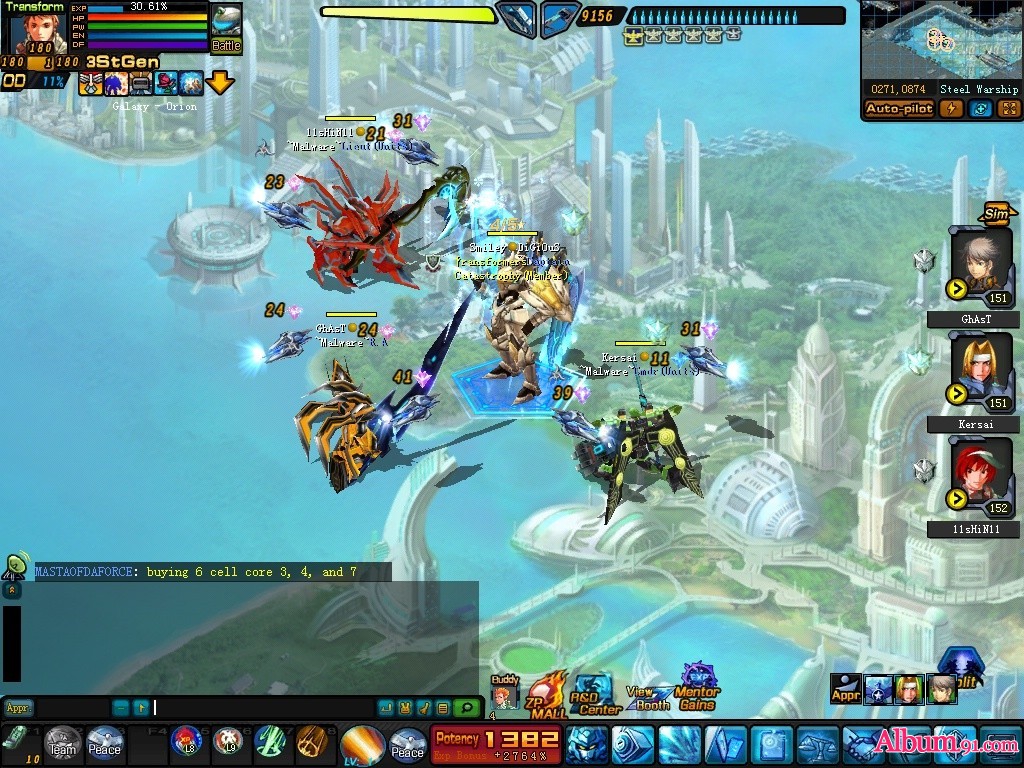Viewport: 1024px width, 768px height.
Task: Open the Buddy list icon
Action: click(x=505, y=692)
